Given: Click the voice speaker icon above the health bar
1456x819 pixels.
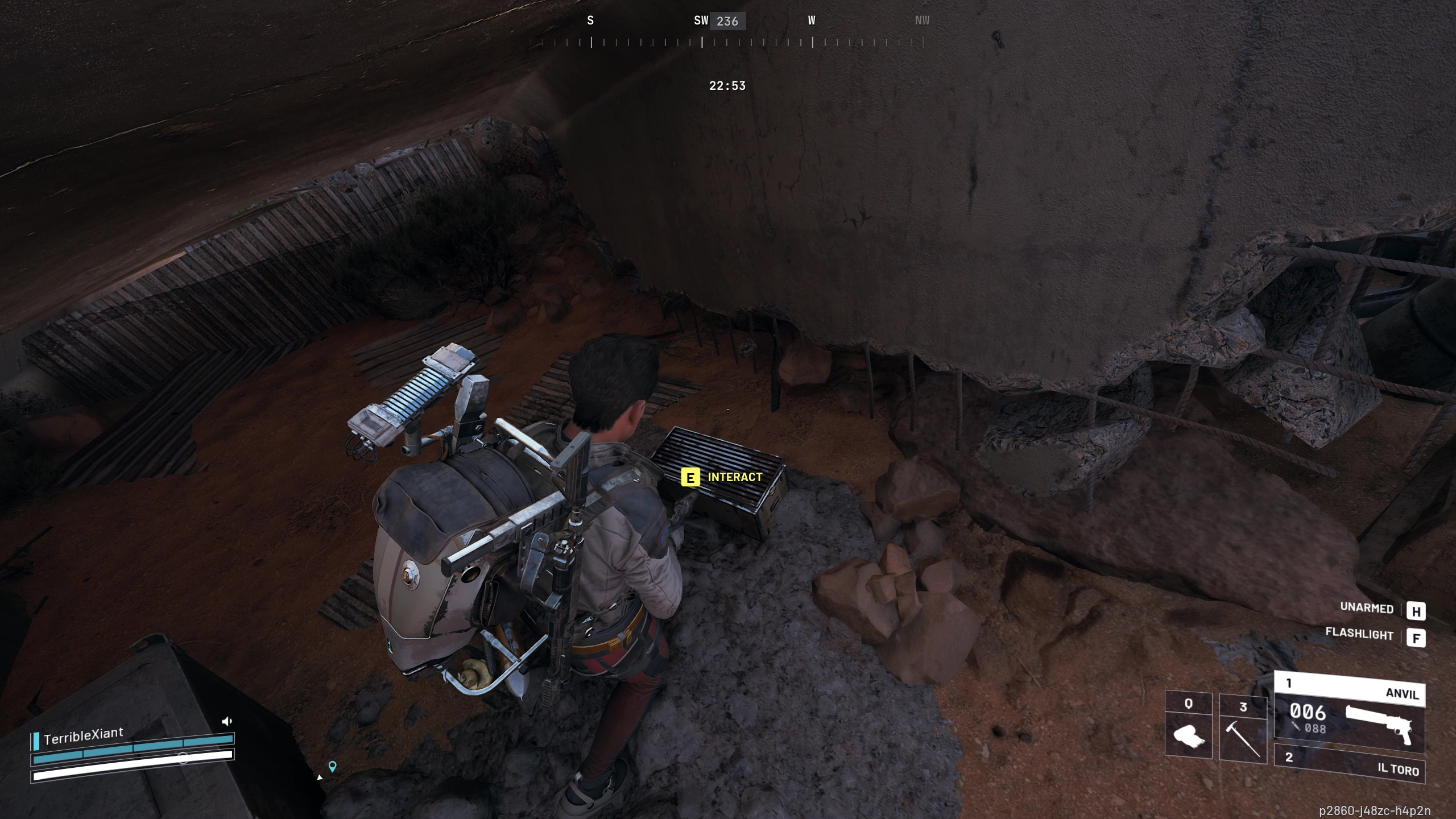Looking at the screenshot, I should click(x=226, y=722).
